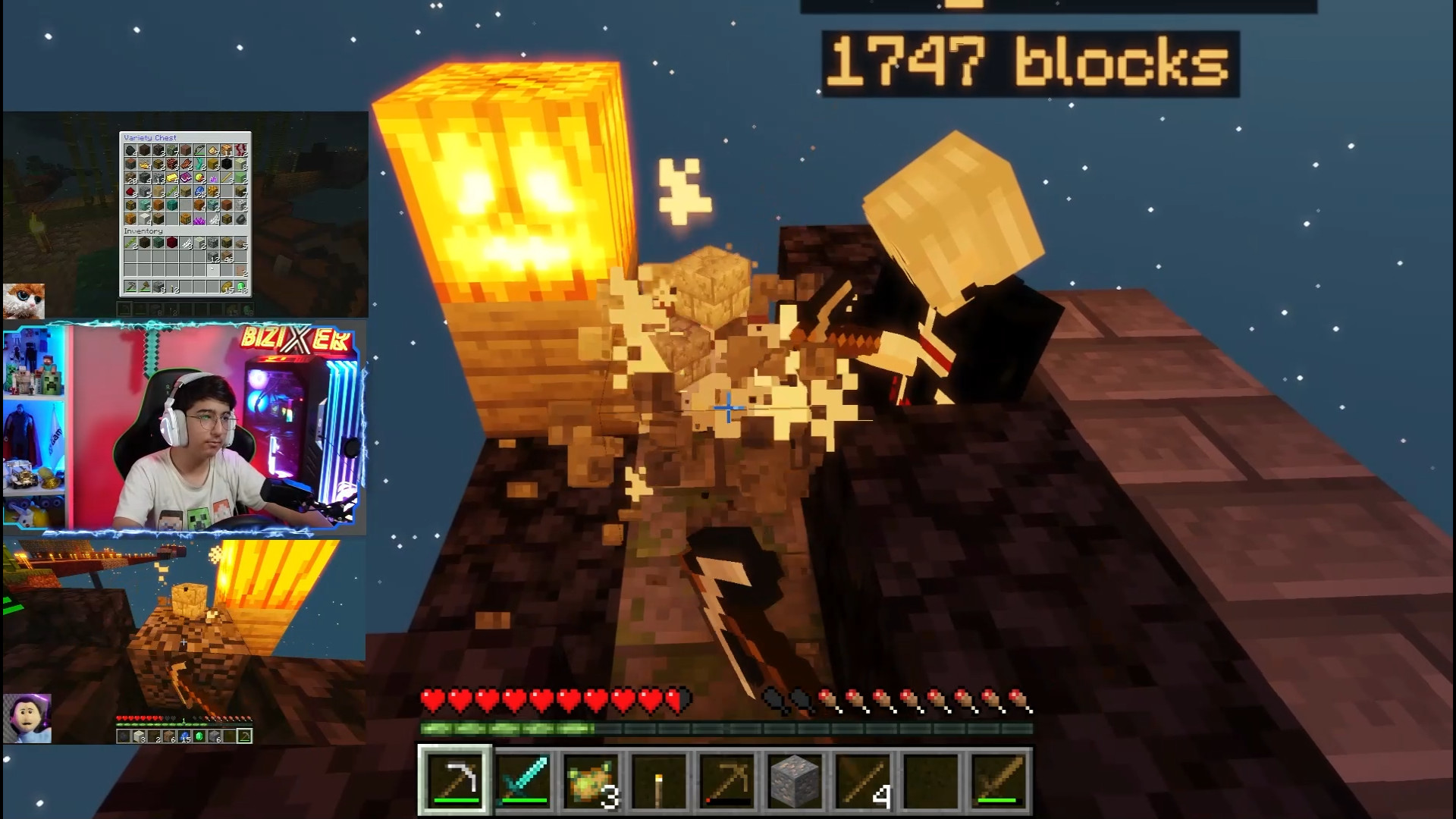Click the fluffy cat avatar icon
The width and height of the screenshot is (1456, 819).
(24, 301)
